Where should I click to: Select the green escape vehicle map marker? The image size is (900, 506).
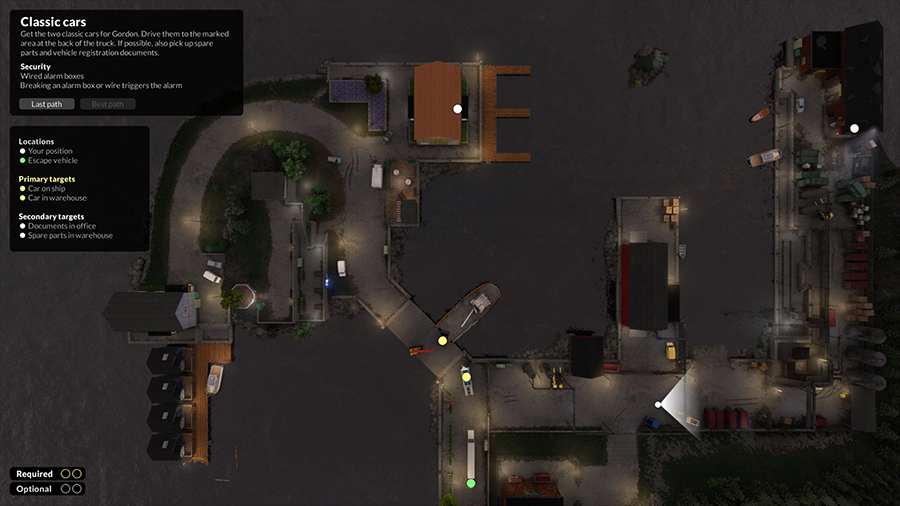471,483
